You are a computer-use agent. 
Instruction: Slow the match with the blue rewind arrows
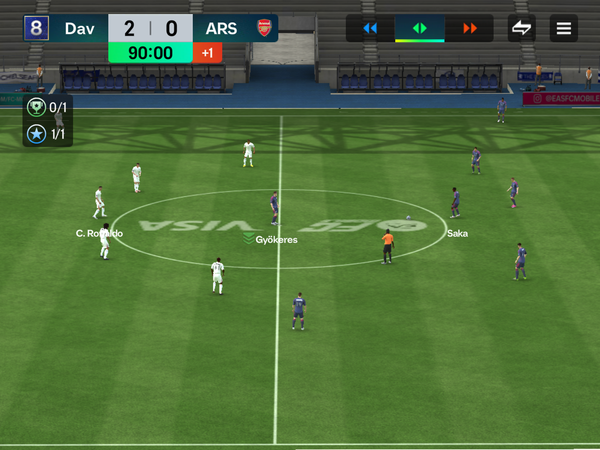pos(370,28)
